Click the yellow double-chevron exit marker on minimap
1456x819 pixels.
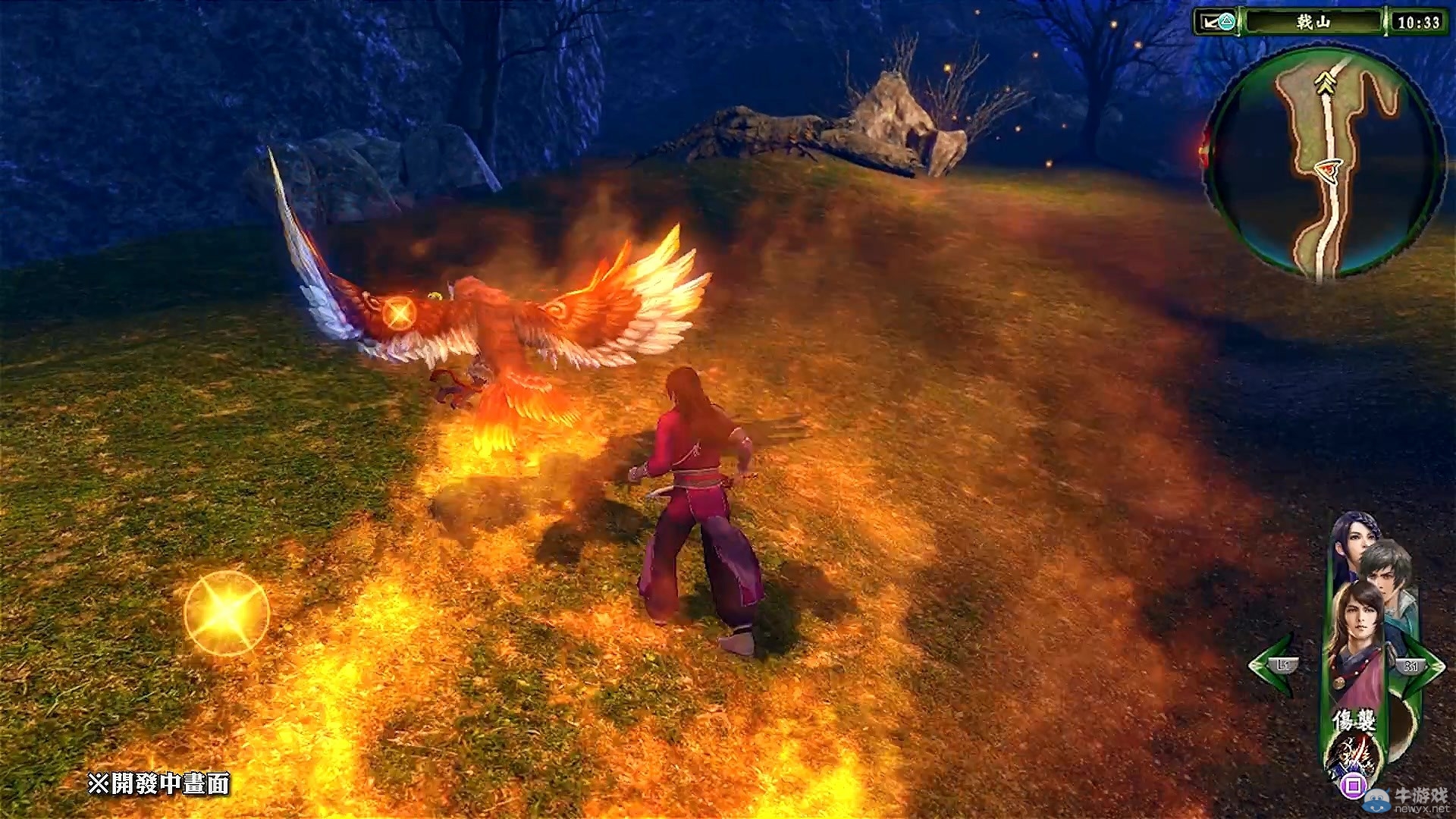[x=1326, y=83]
